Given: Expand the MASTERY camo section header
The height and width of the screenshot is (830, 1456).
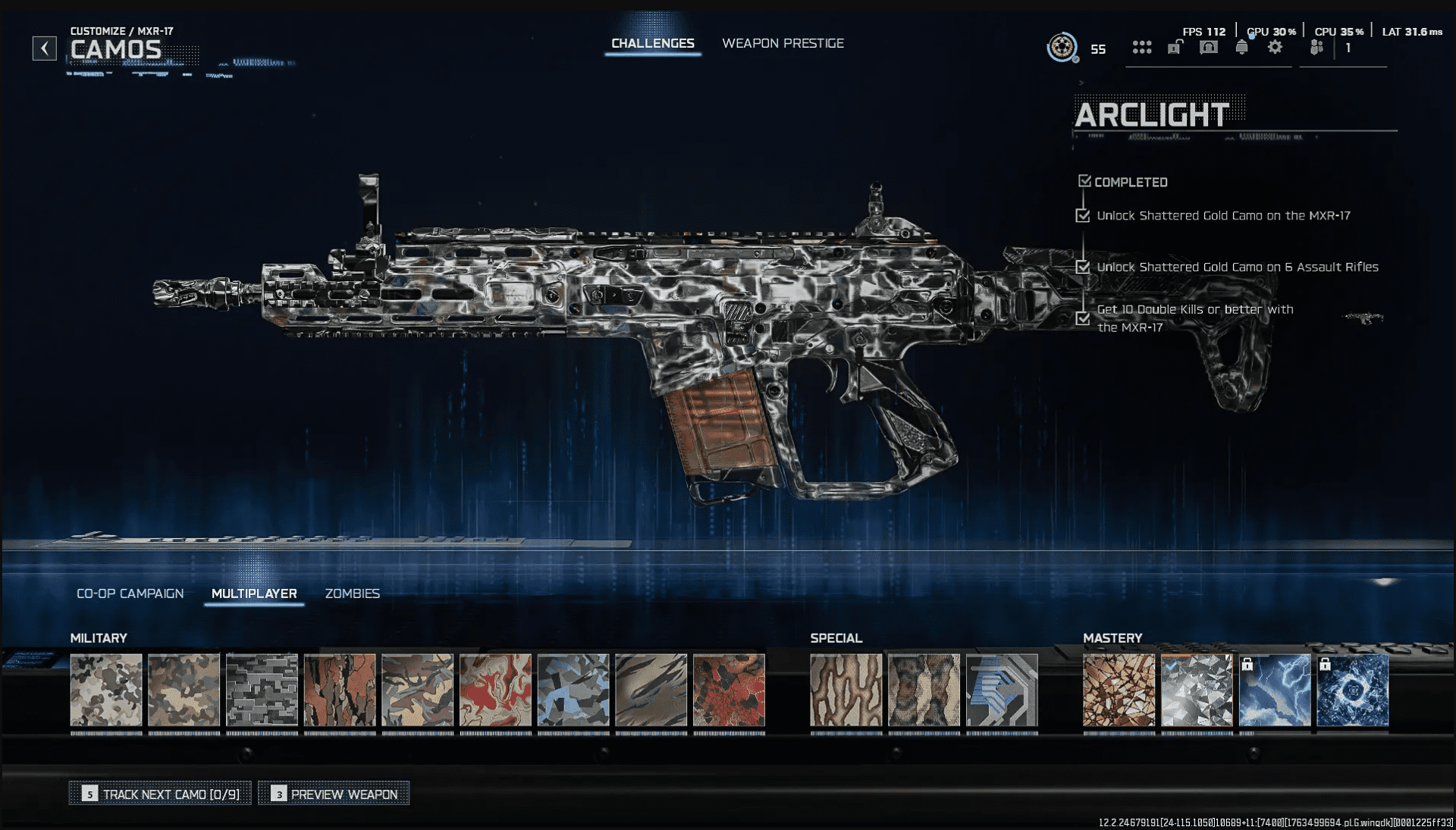Looking at the screenshot, I should click(x=1114, y=637).
